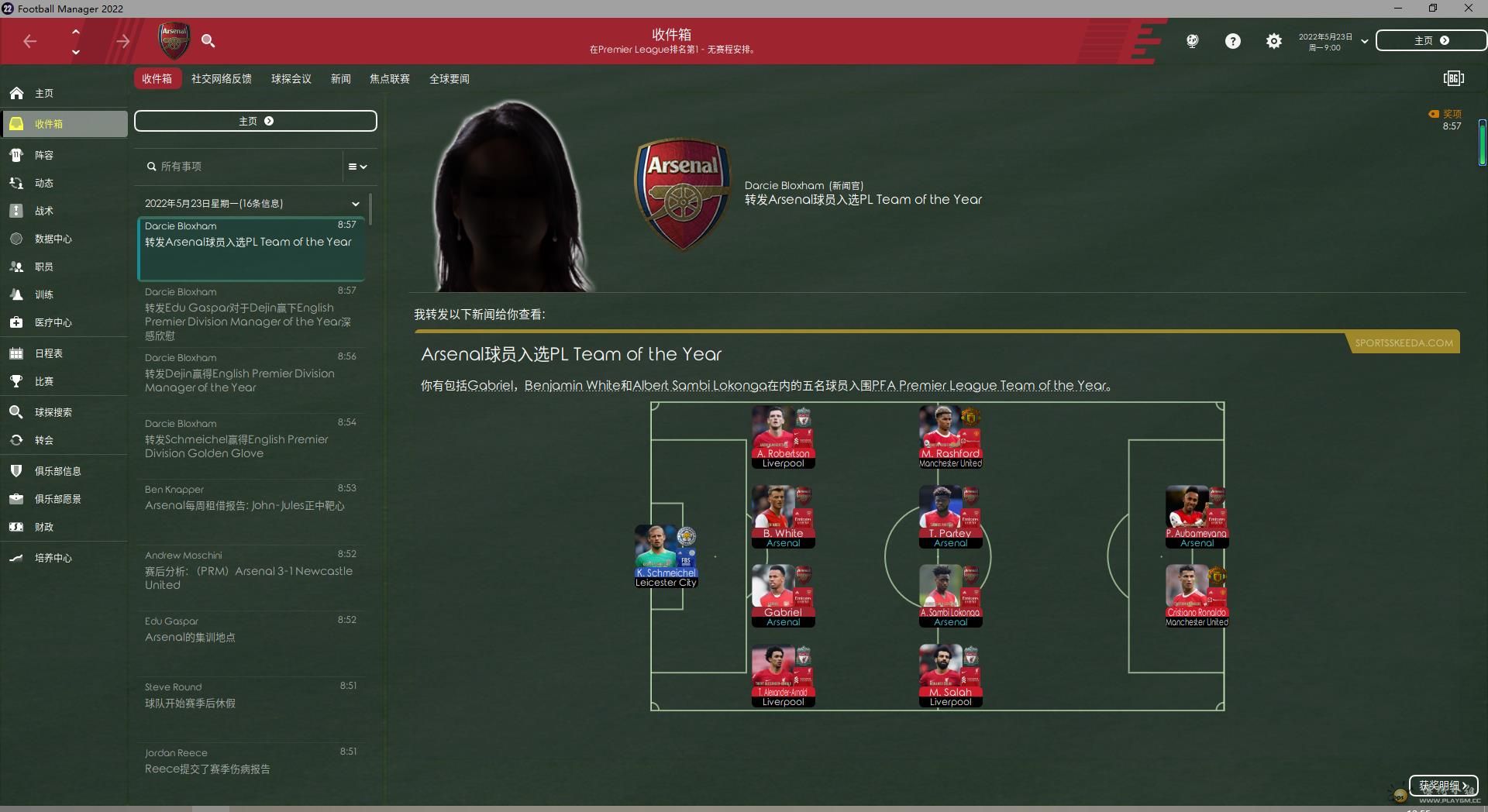Click the magnifying glass search icon
This screenshot has width=1488, height=812.
[x=208, y=41]
